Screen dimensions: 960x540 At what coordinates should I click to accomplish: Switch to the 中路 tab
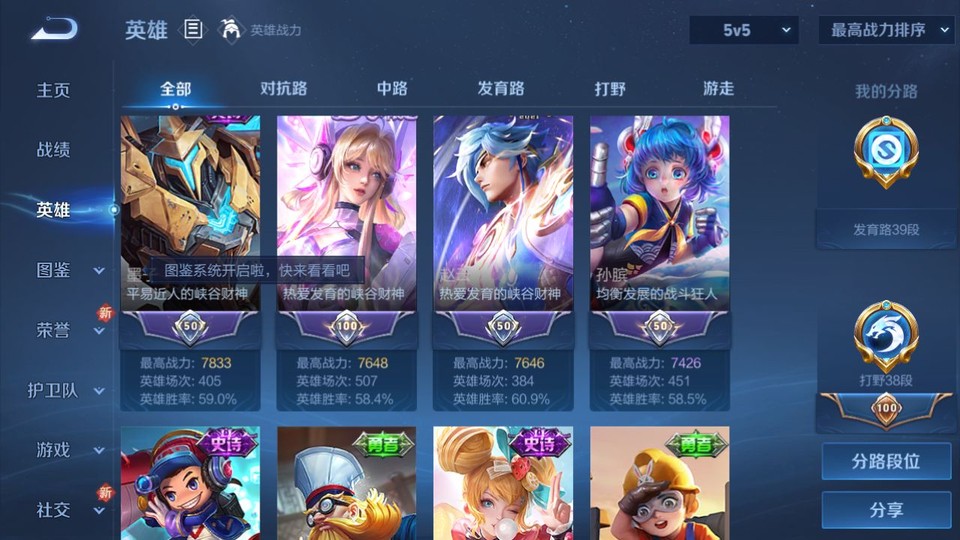point(392,88)
